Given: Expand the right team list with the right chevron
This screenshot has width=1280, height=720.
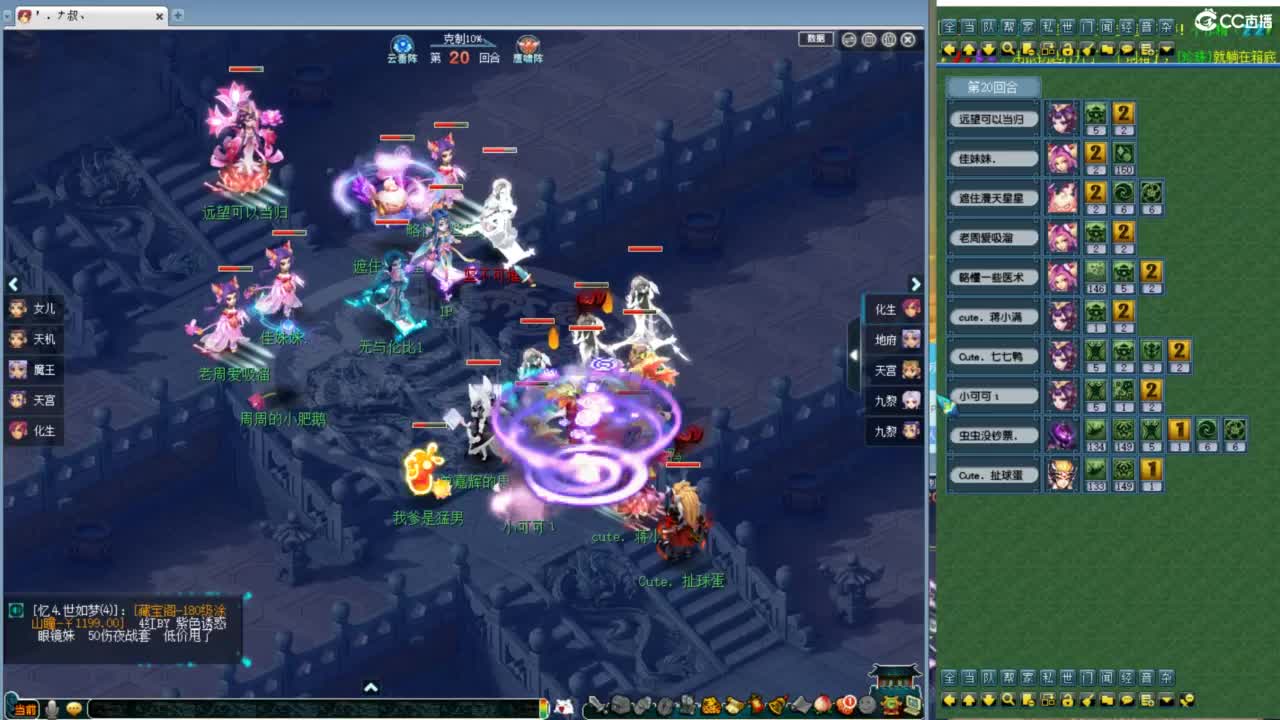Looking at the screenshot, I should pos(915,284).
